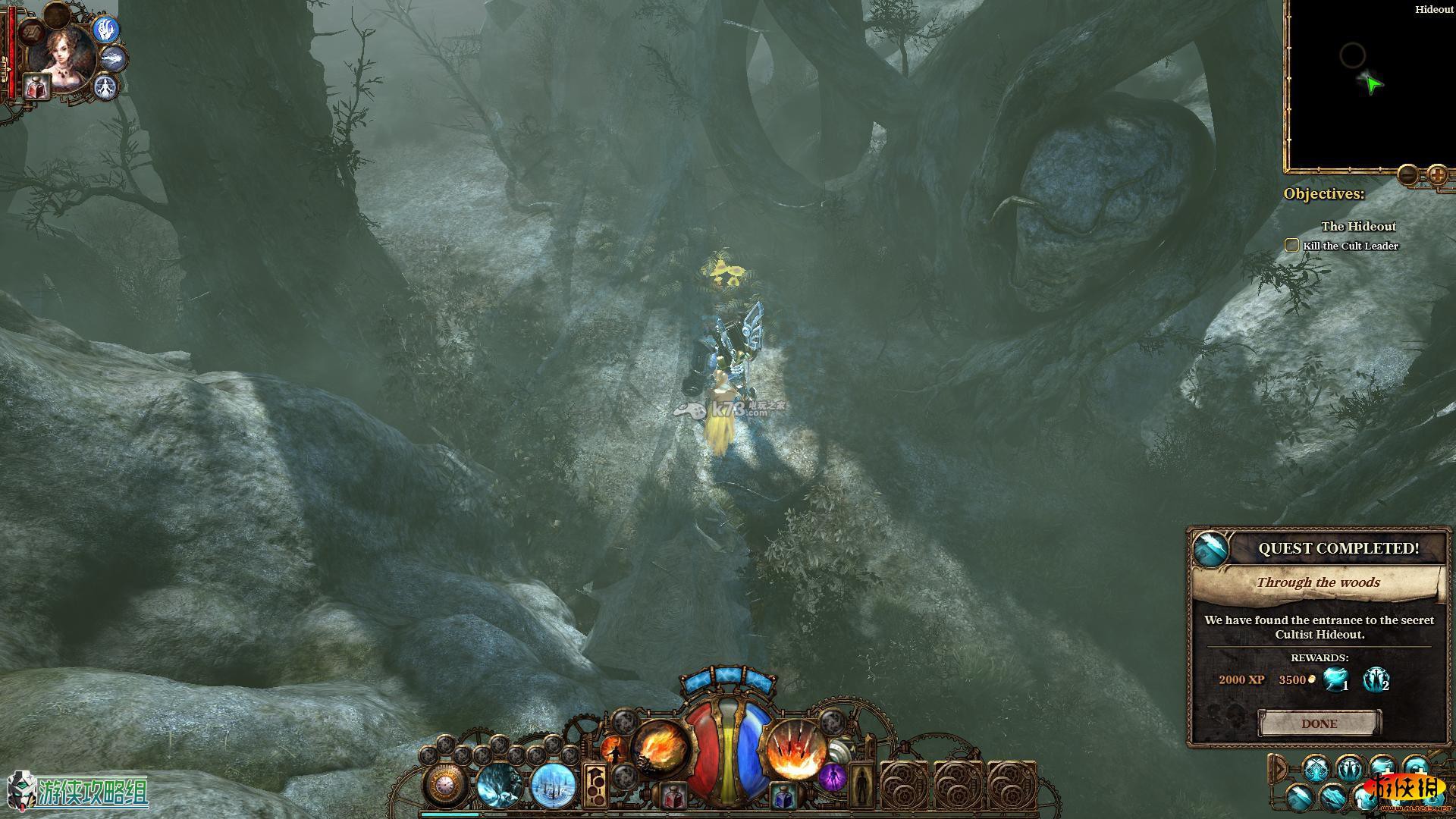
Task: Toggle the Kill the Cult Leader objective checkbox
Action: click(x=1291, y=245)
